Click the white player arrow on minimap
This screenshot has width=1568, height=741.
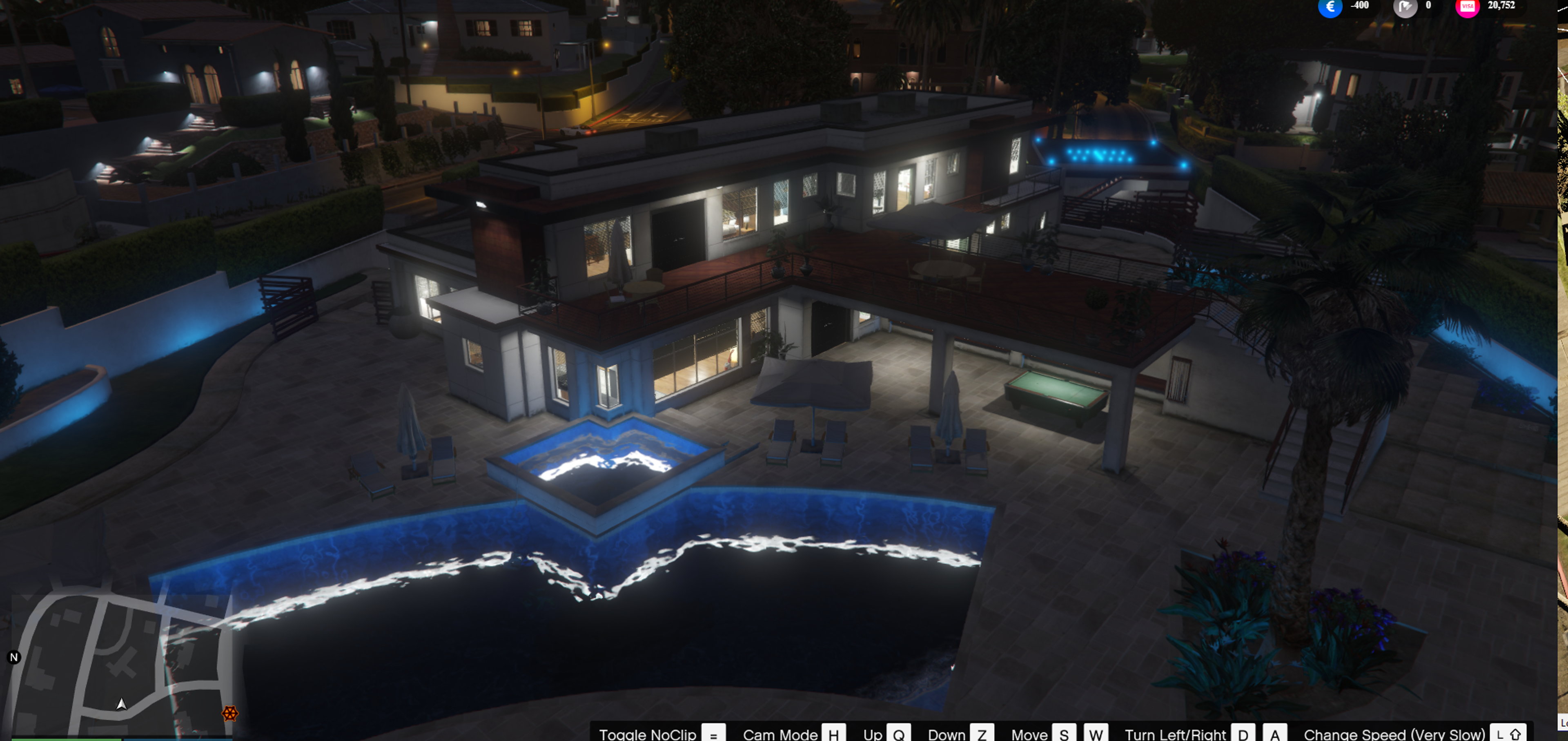122,705
